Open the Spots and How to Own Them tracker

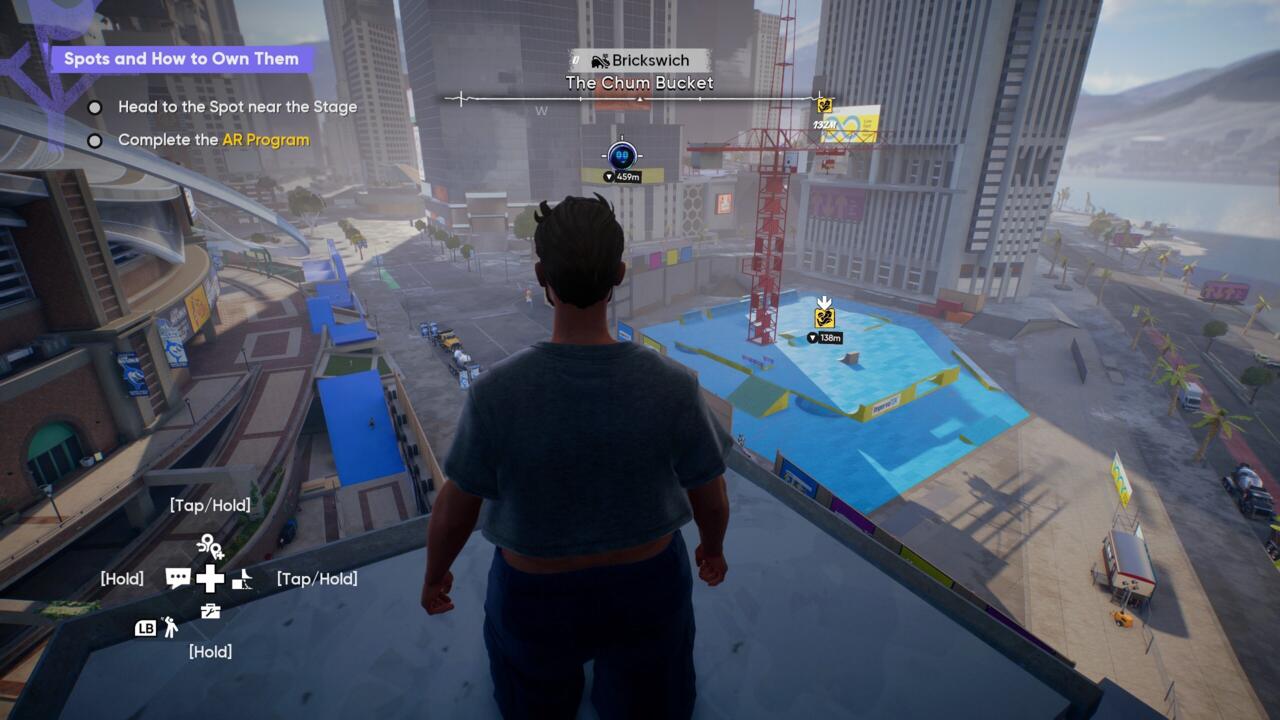pyautogui.click(x=181, y=59)
